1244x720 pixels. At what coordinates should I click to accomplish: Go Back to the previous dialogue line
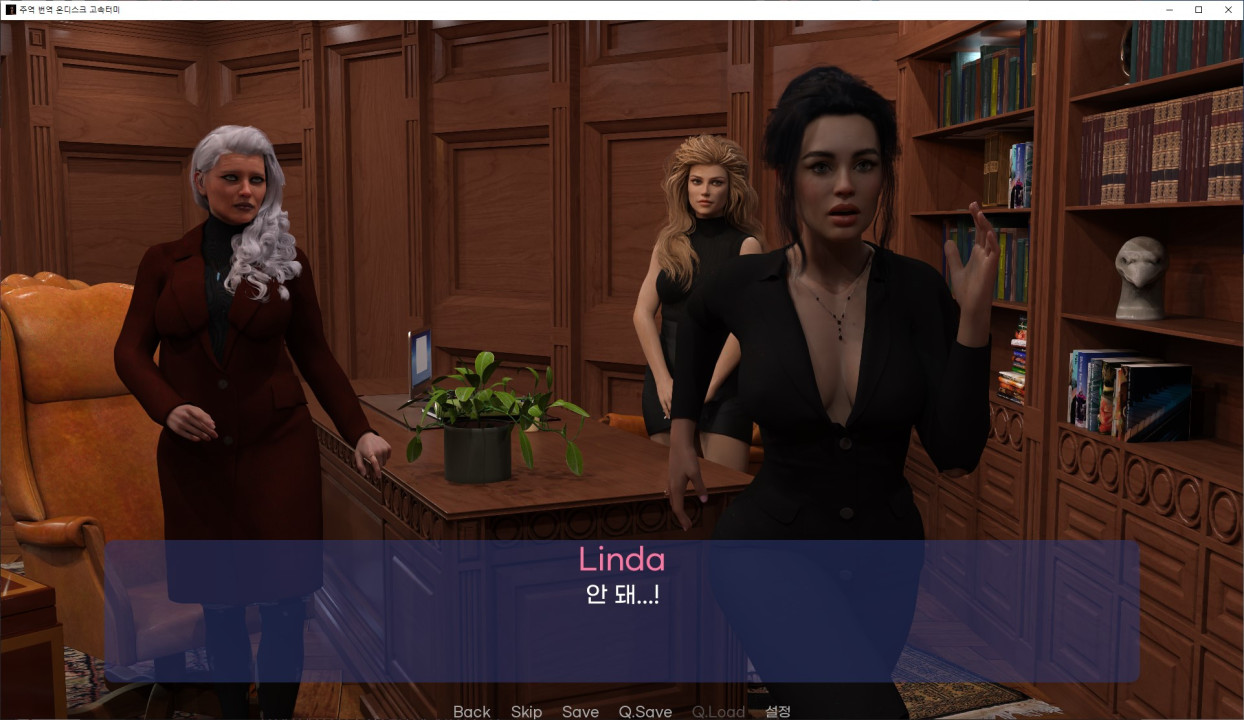471,711
